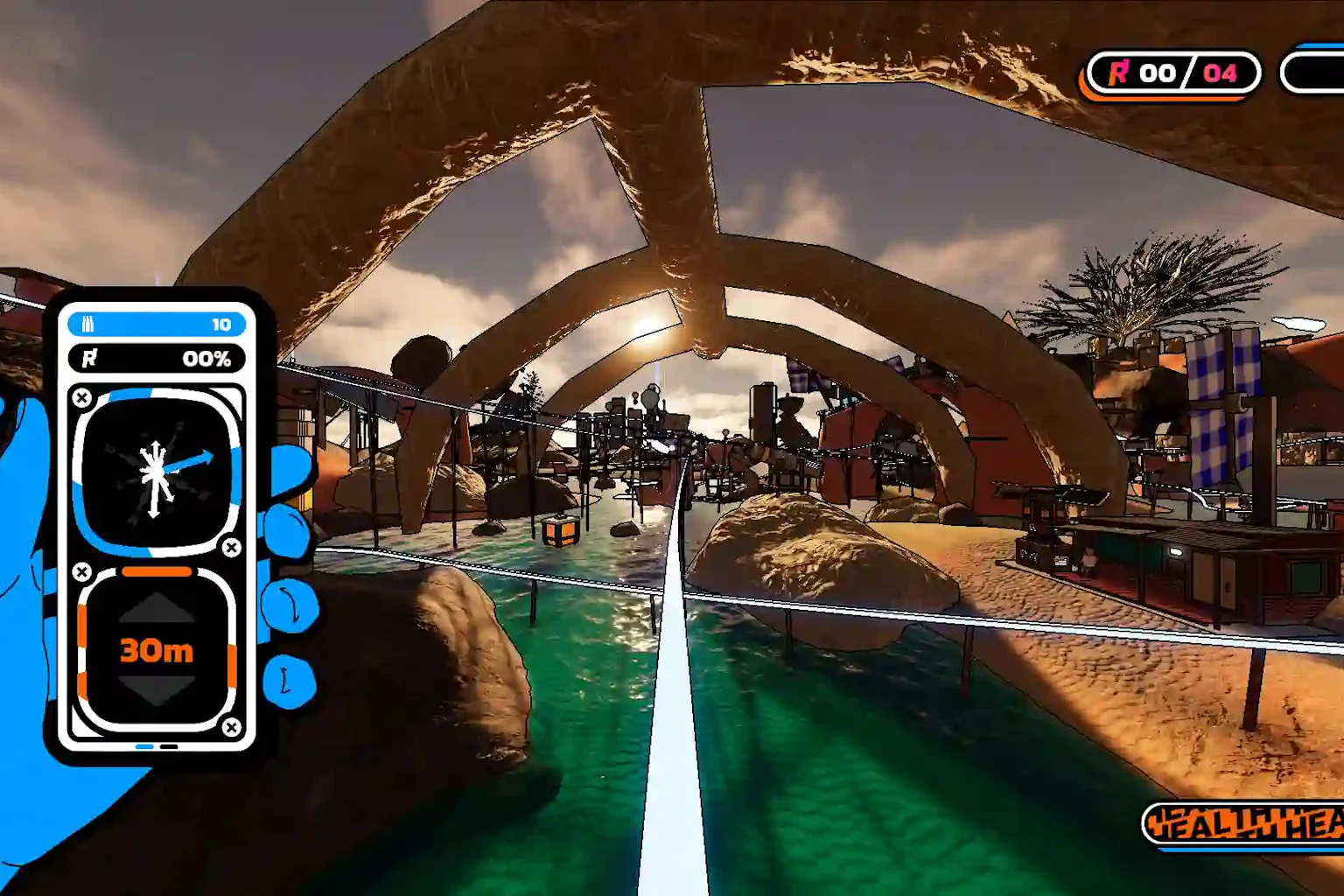
Task: Click the 00% completion readout
Action: (x=205, y=358)
